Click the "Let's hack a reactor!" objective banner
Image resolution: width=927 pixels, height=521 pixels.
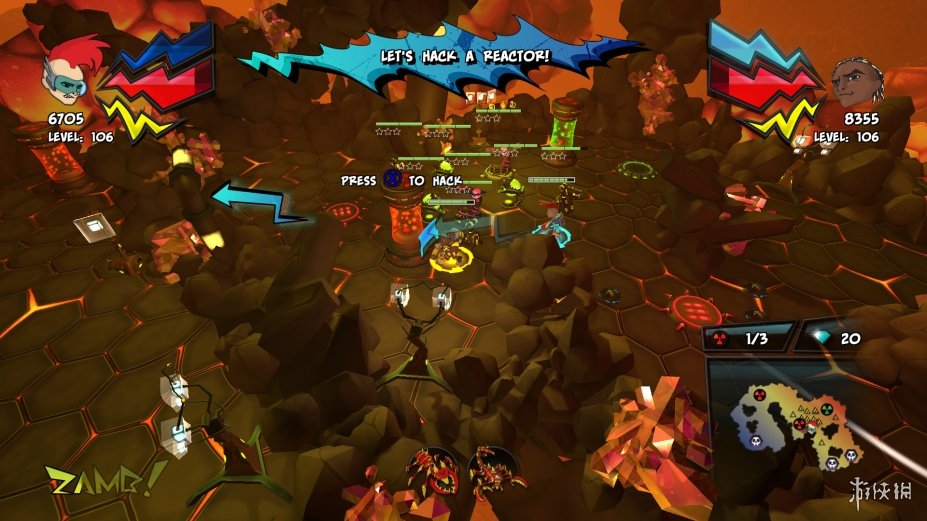[x=465, y=57]
